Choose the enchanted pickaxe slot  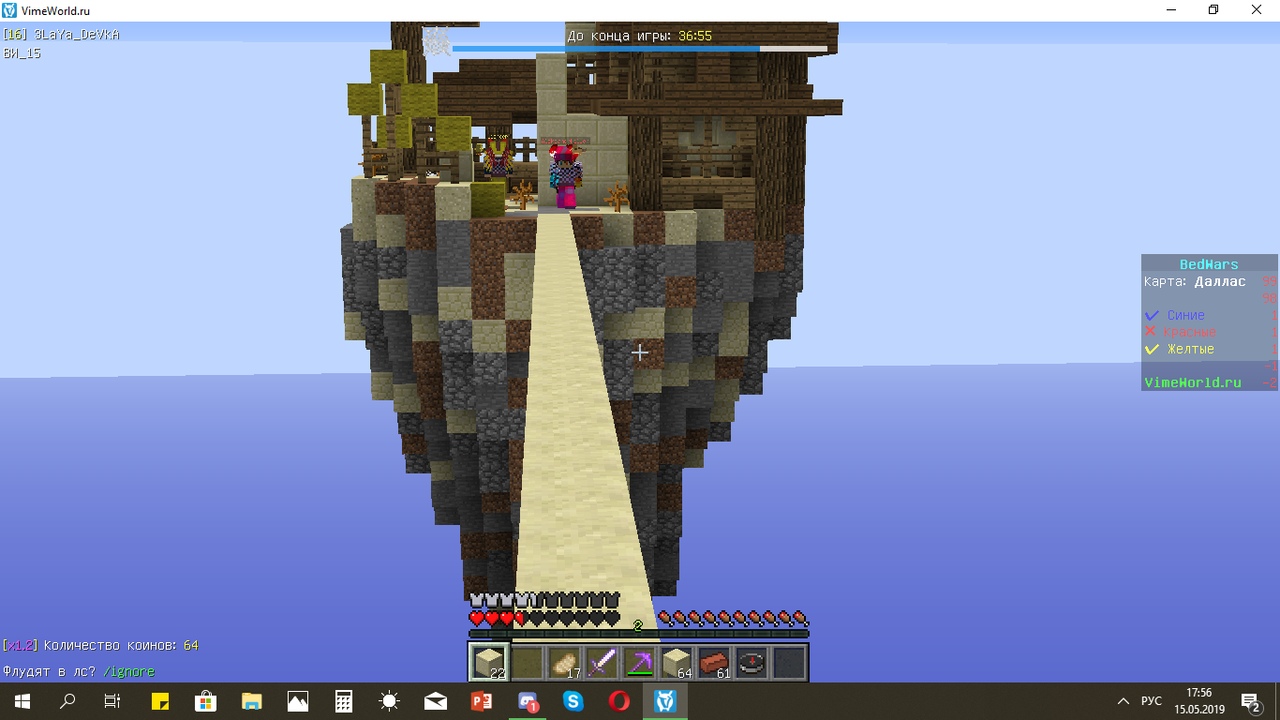(639, 662)
